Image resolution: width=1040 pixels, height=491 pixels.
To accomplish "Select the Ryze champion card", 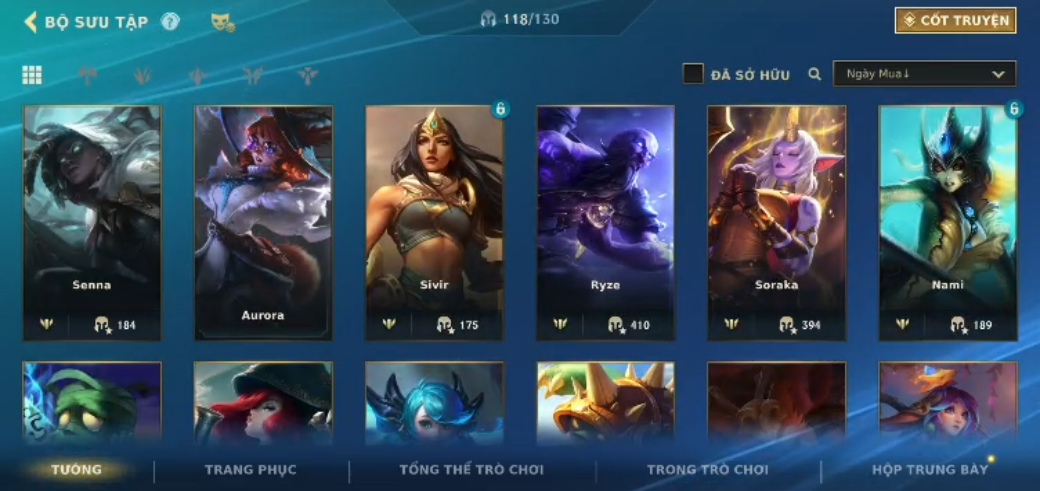I will 605,222.
